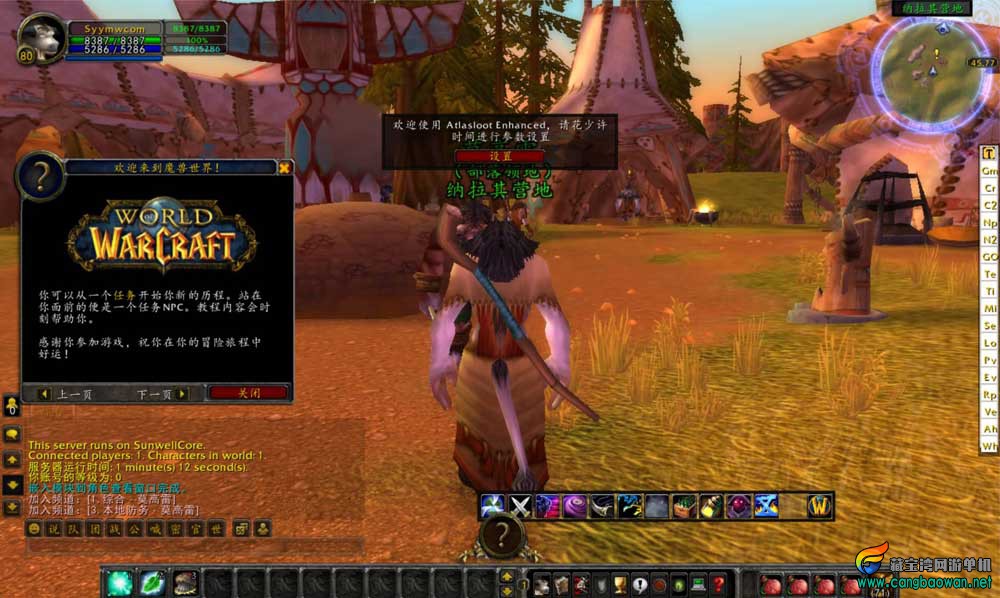Use the purple swirl spell icon
1000x598 pixels.
point(574,506)
